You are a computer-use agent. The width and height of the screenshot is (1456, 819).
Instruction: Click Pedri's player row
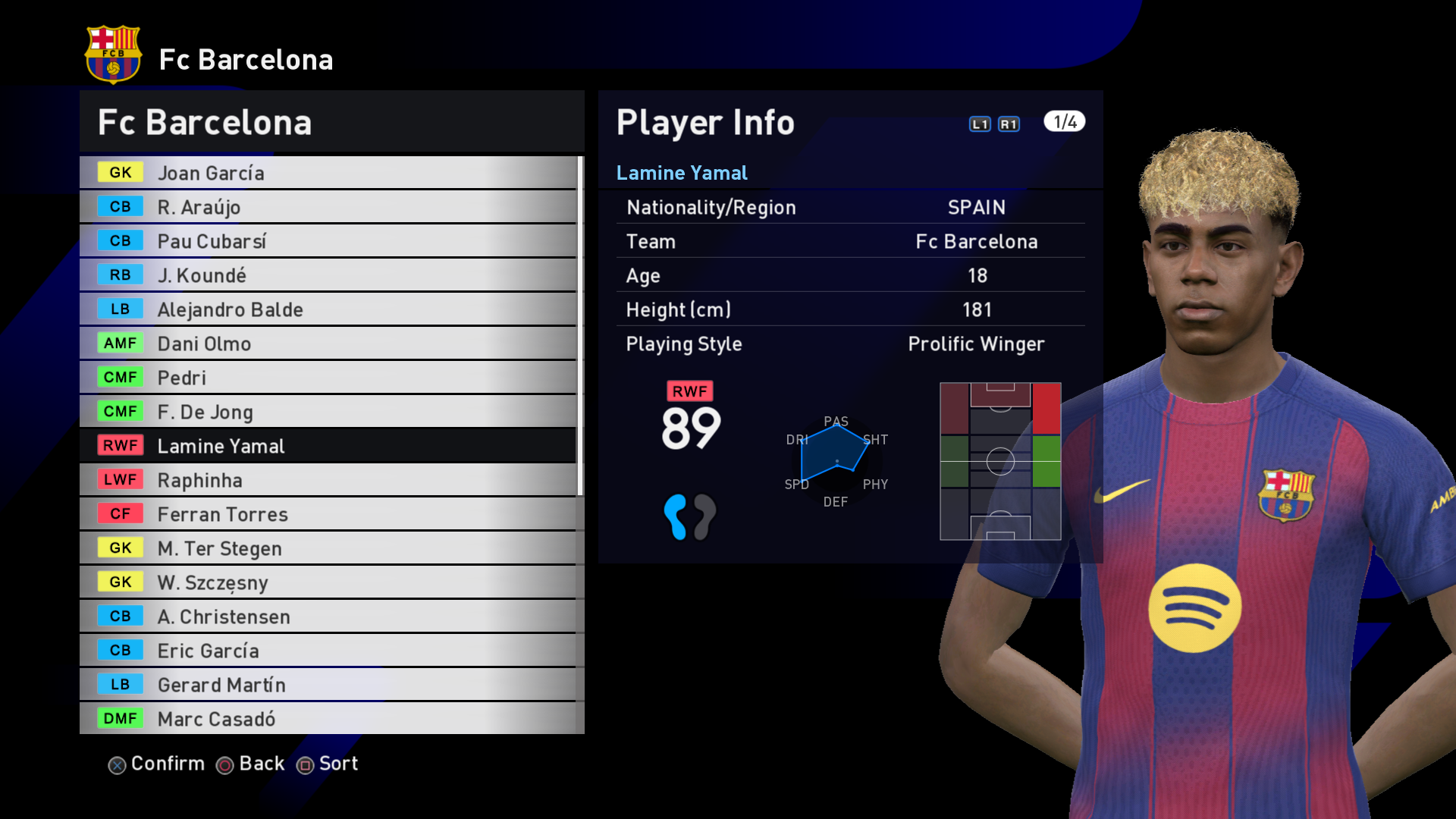tap(328, 378)
